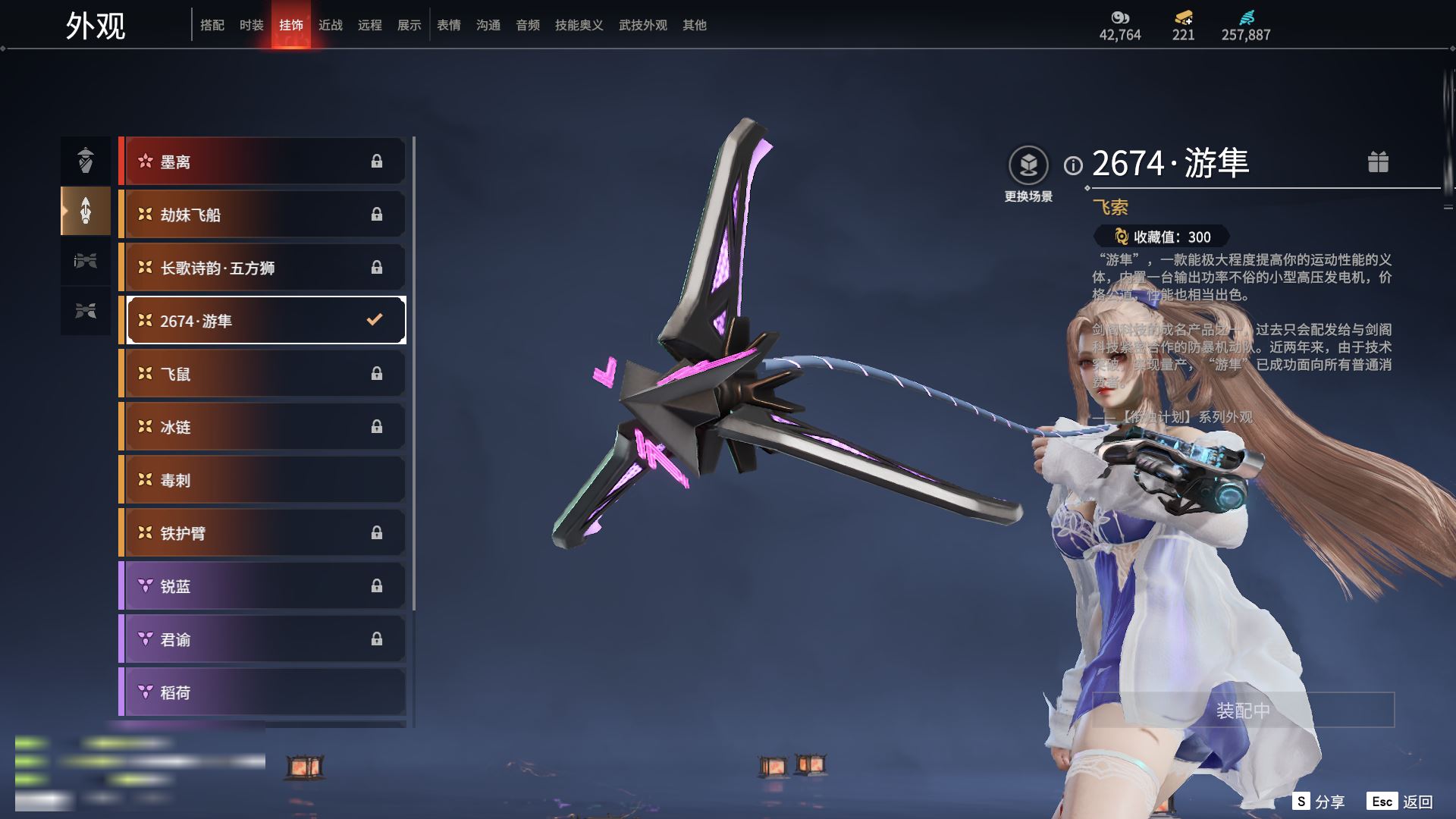Open the info icon beside 2674·游隼
1456x819 pixels.
pyautogui.click(x=1073, y=165)
